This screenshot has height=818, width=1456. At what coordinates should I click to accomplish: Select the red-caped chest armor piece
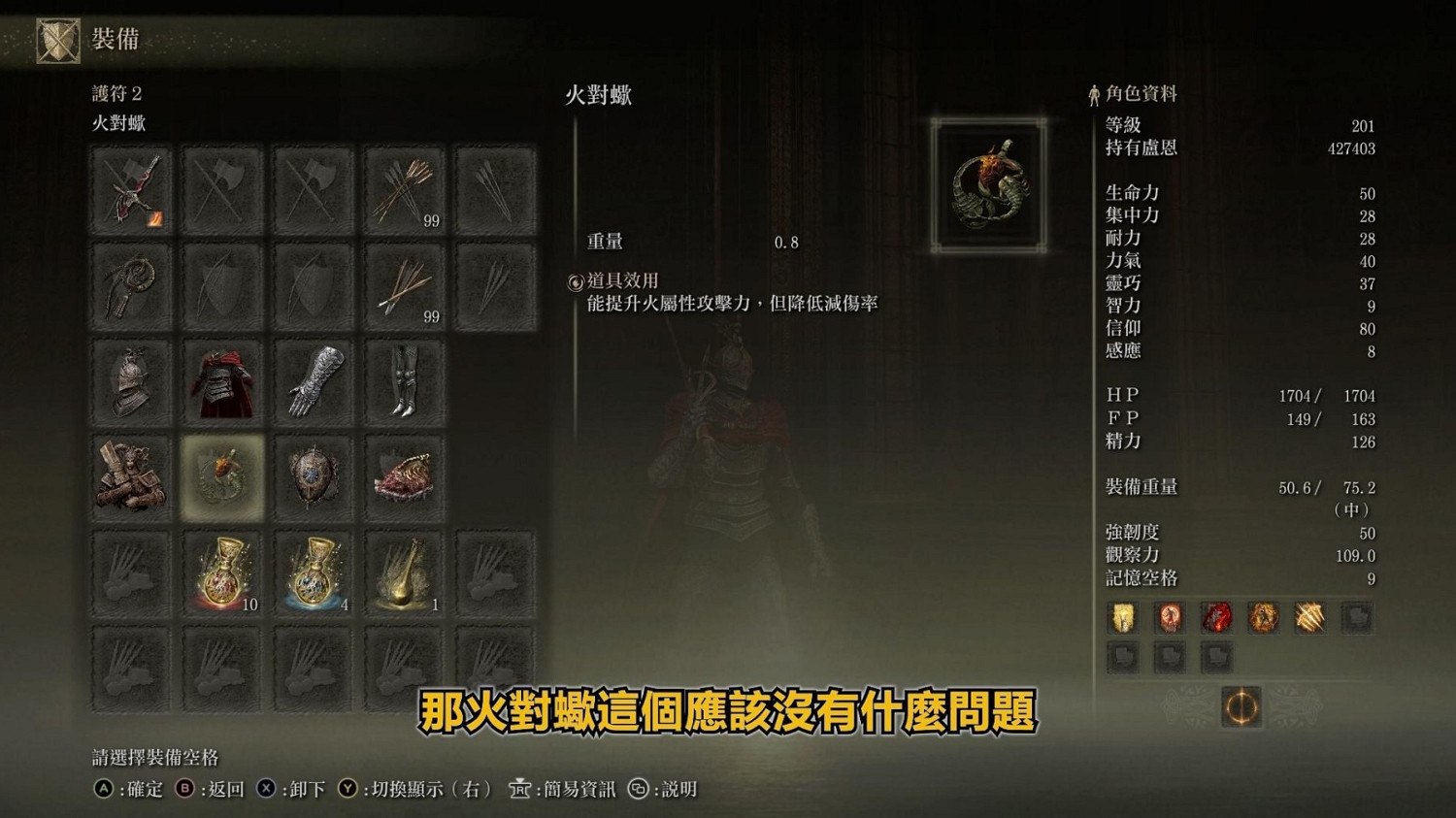click(x=221, y=379)
